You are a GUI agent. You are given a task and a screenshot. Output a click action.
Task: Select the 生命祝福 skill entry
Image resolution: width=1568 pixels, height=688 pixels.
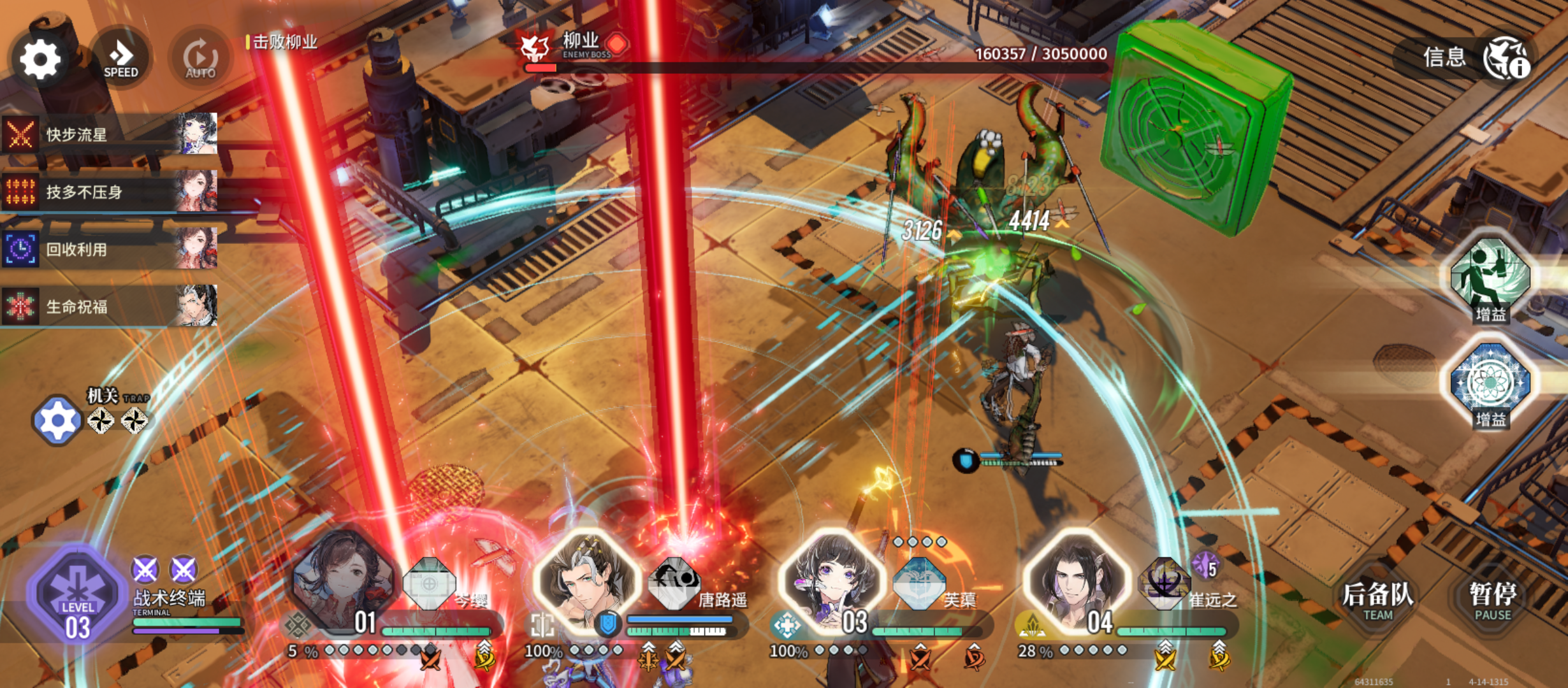pos(110,306)
